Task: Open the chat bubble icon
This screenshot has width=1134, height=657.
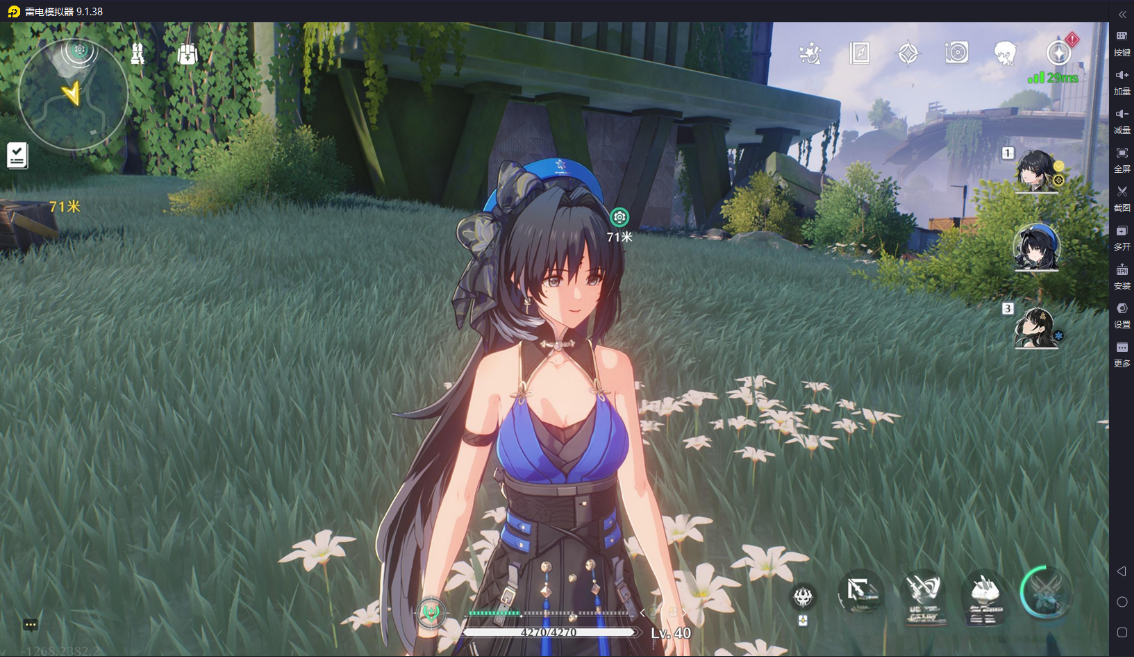Action: (31, 625)
